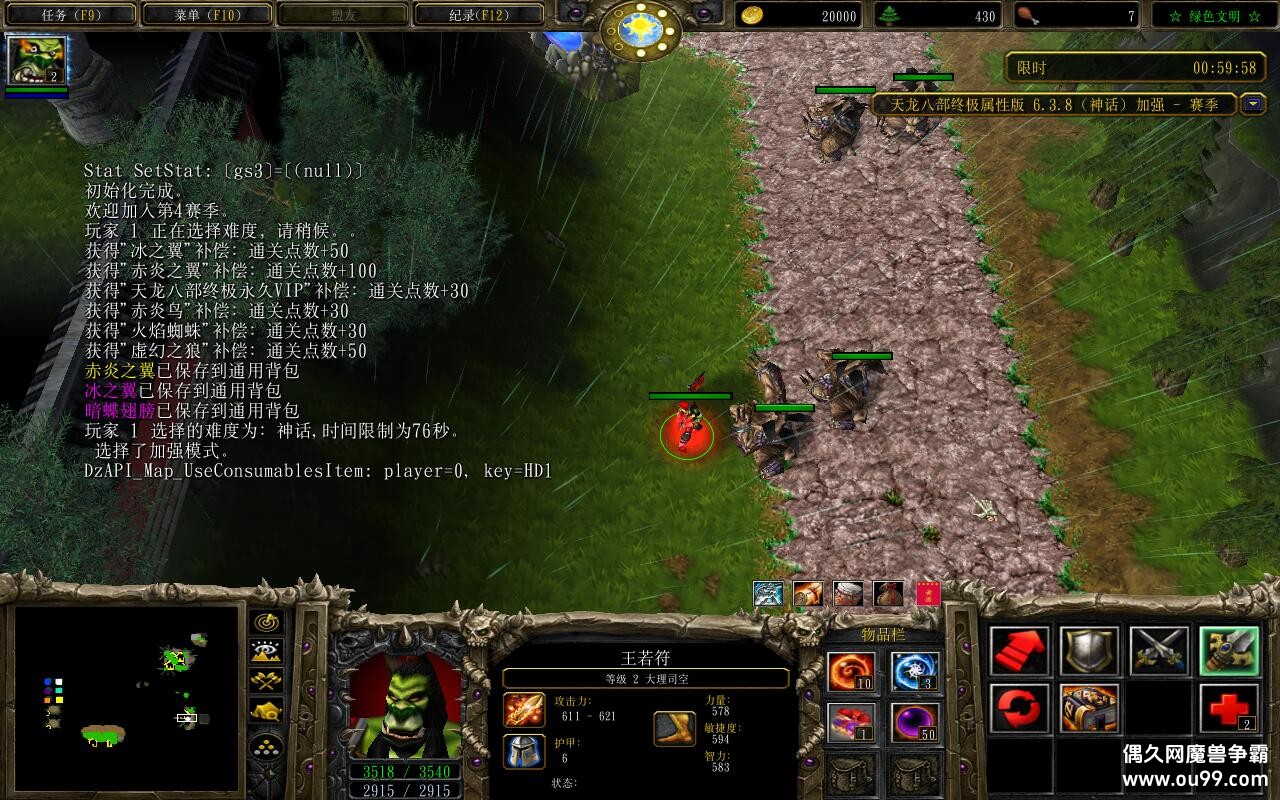This screenshot has height=800, width=1280.
Task: Use the fire swirl item with 10 charges
Action: 851,671
